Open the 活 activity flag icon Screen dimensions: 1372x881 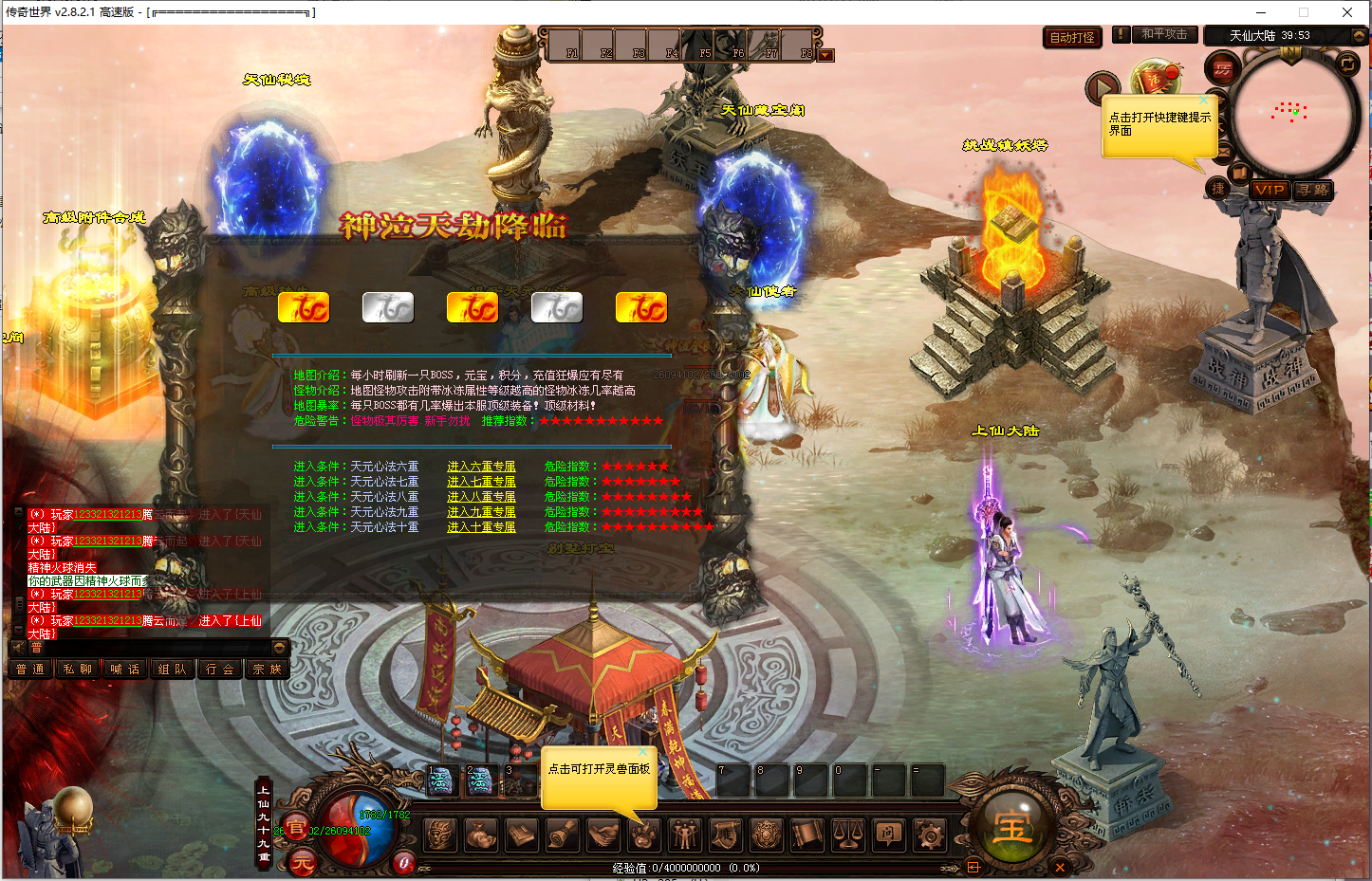pos(1155,80)
